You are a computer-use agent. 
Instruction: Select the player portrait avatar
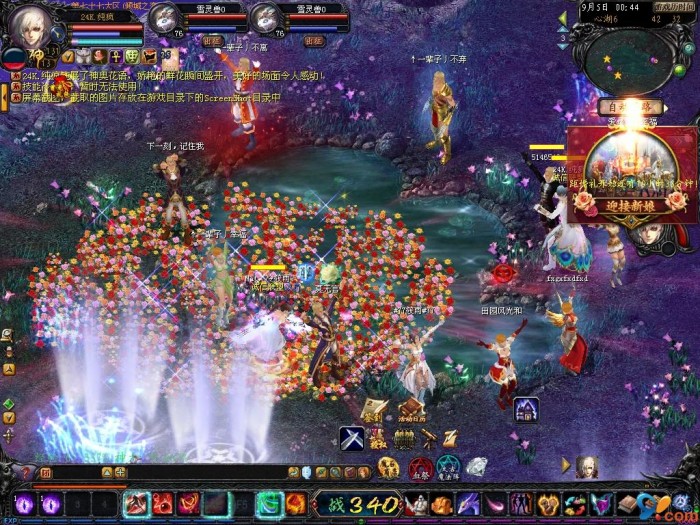coord(30,30)
